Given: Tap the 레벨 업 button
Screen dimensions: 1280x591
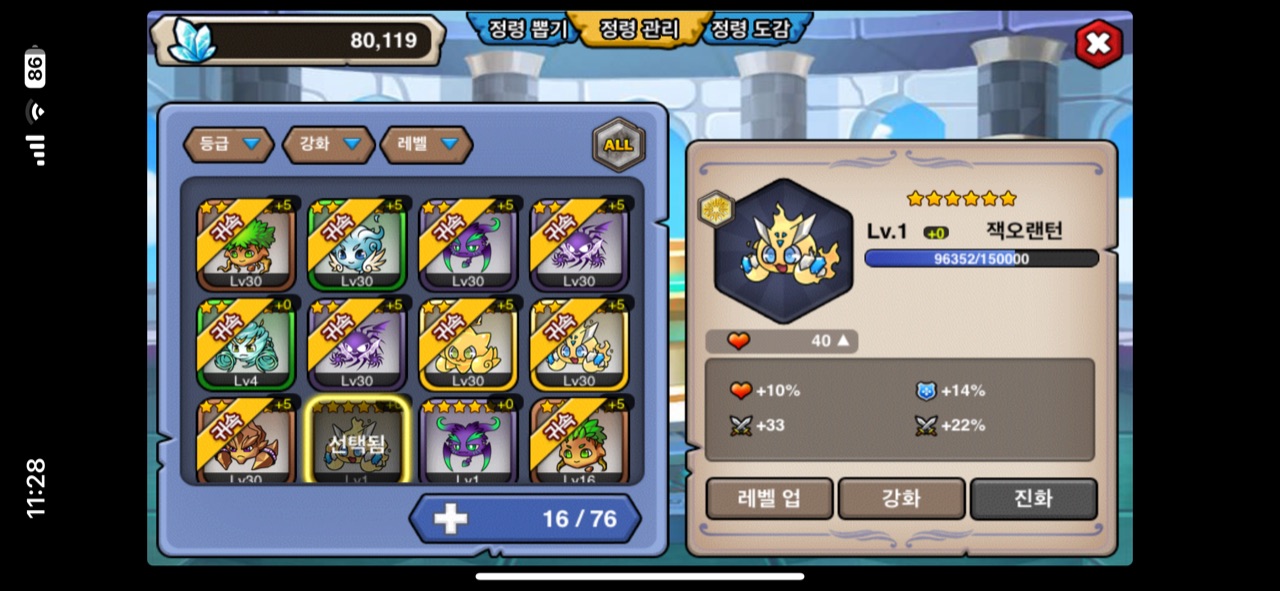Looking at the screenshot, I should (769, 498).
